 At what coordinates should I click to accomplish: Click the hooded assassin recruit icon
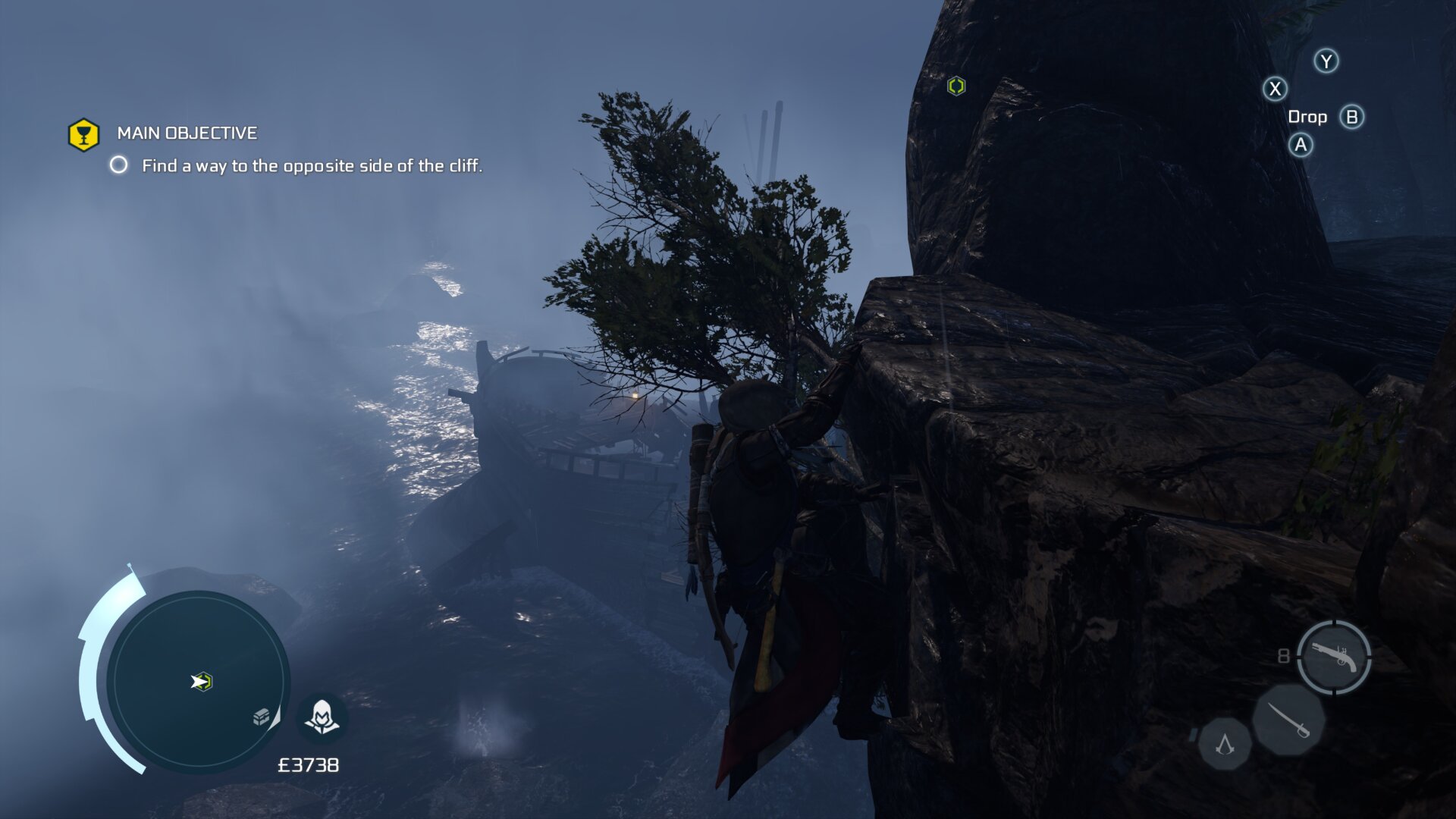click(x=322, y=716)
